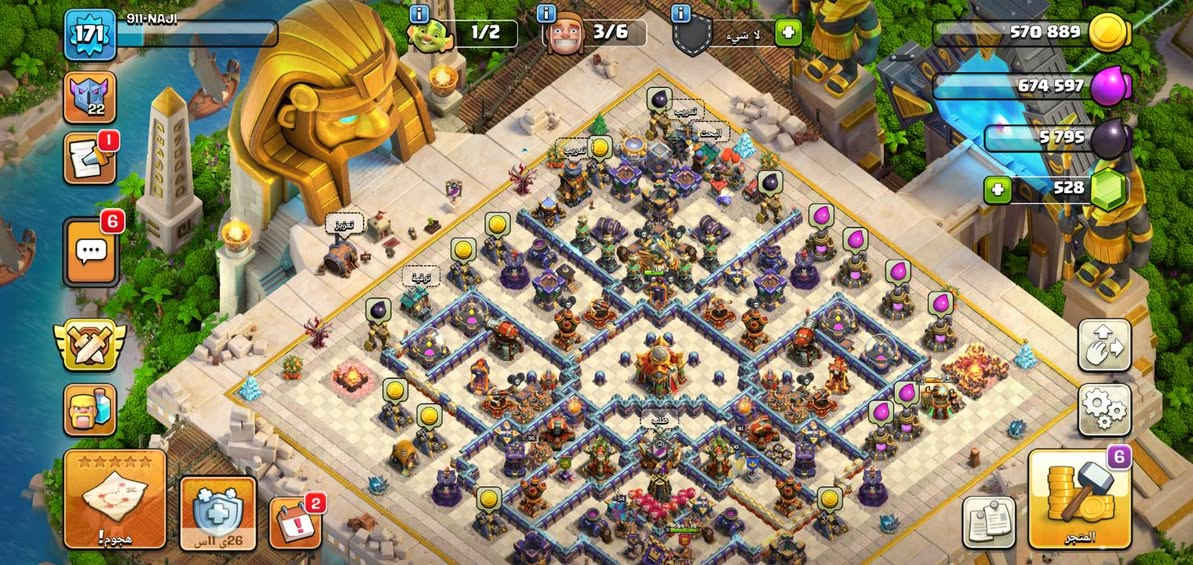The image size is (1193, 565).
Task: Start an attack with the map button
Action: coord(115,499)
